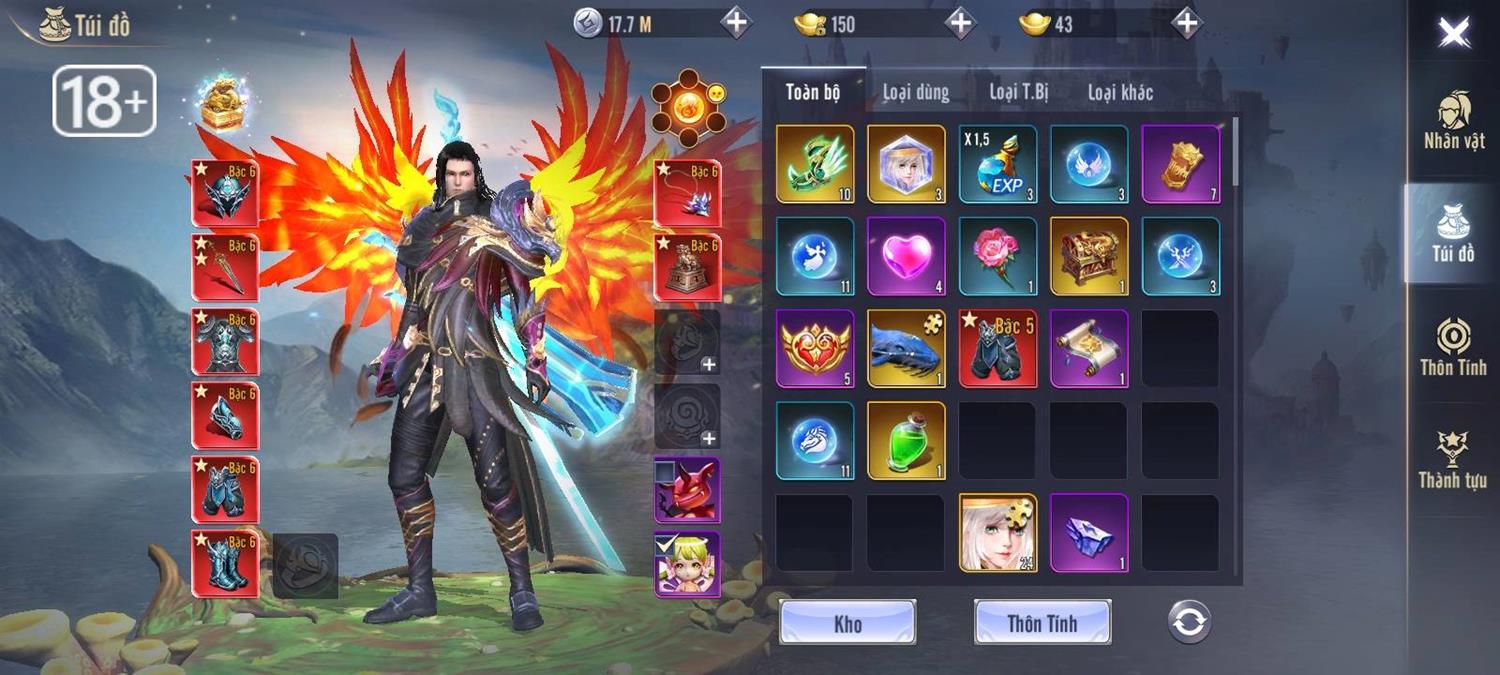Close the bag screen with the X

point(1453,34)
